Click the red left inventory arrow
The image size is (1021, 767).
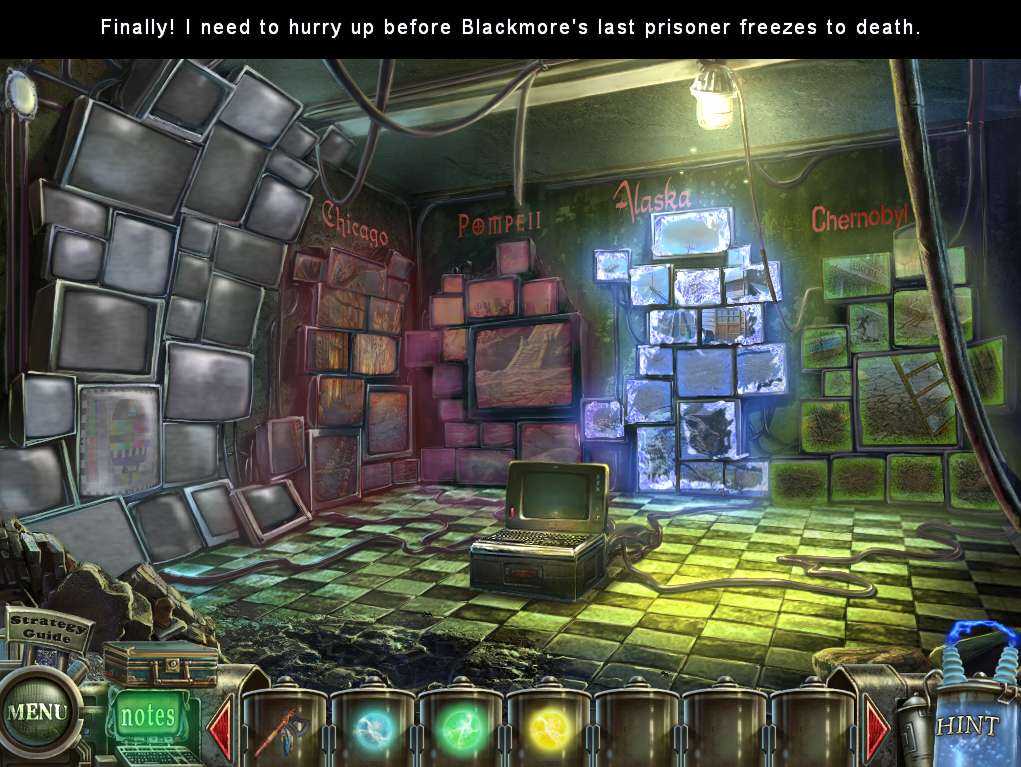click(x=220, y=730)
